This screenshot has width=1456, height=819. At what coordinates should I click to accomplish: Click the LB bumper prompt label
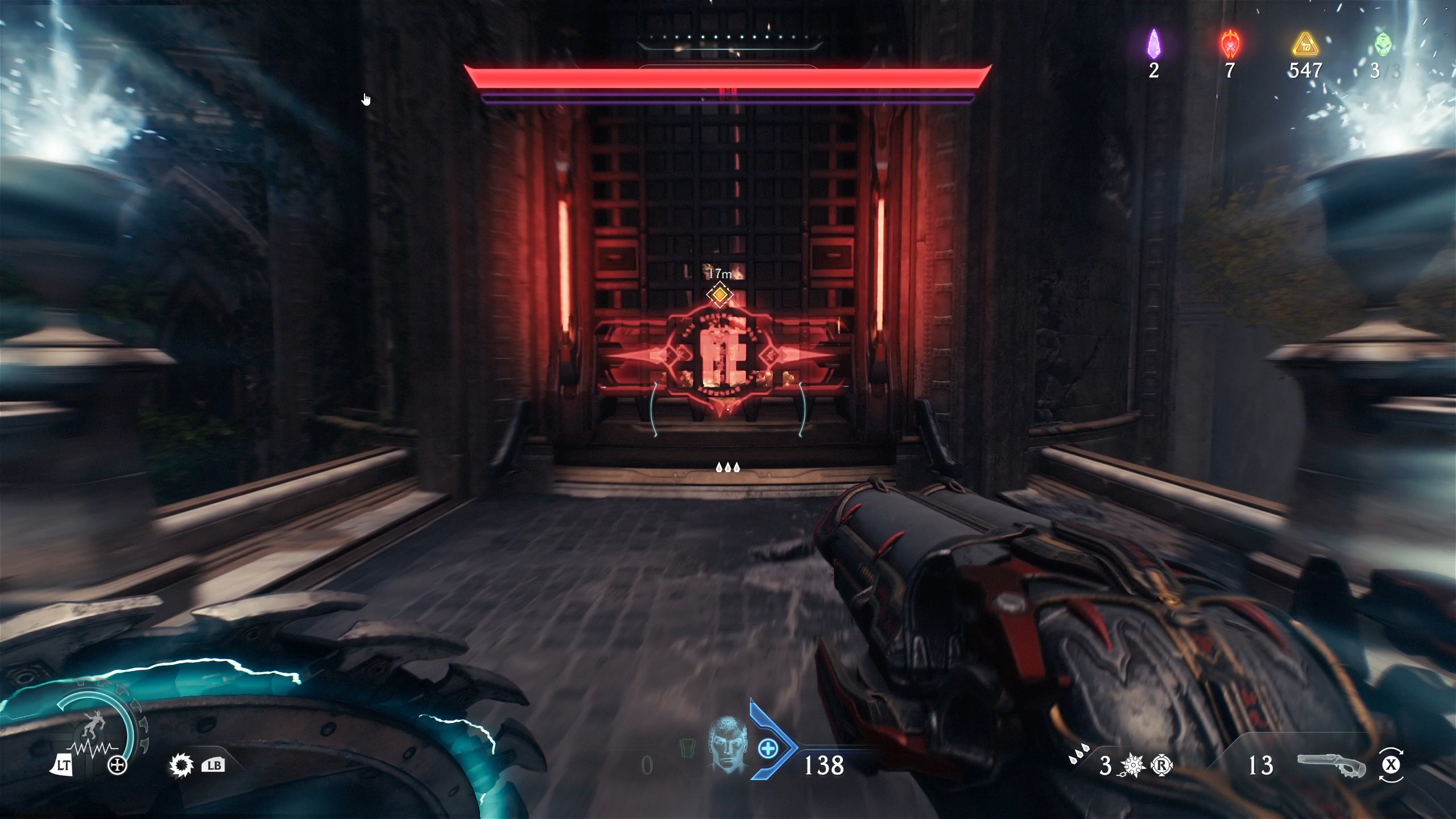(x=214, y=766)
